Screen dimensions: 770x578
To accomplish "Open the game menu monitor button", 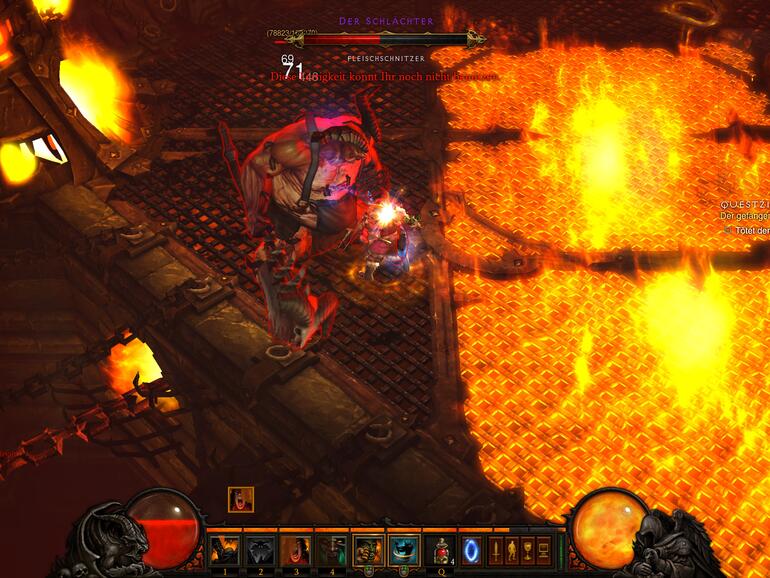I will point(544,550).
